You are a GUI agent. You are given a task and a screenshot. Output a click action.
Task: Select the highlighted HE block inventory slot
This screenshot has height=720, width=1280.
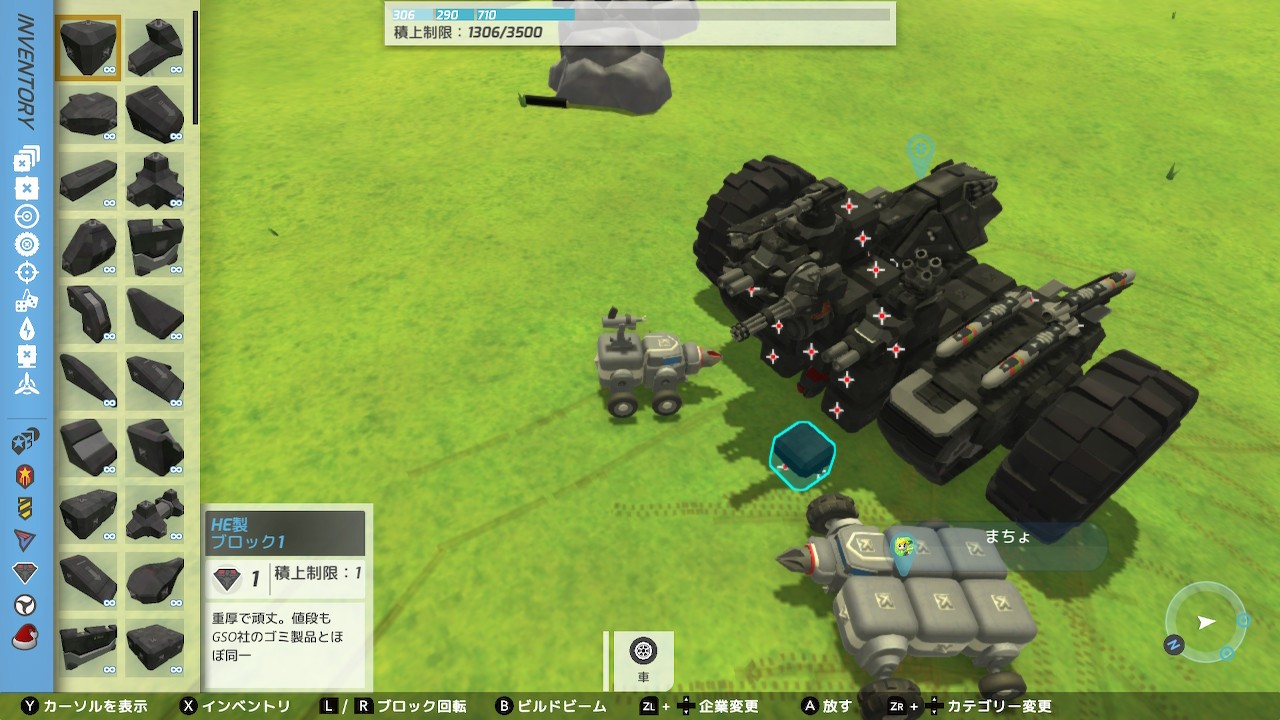(89, 47)
